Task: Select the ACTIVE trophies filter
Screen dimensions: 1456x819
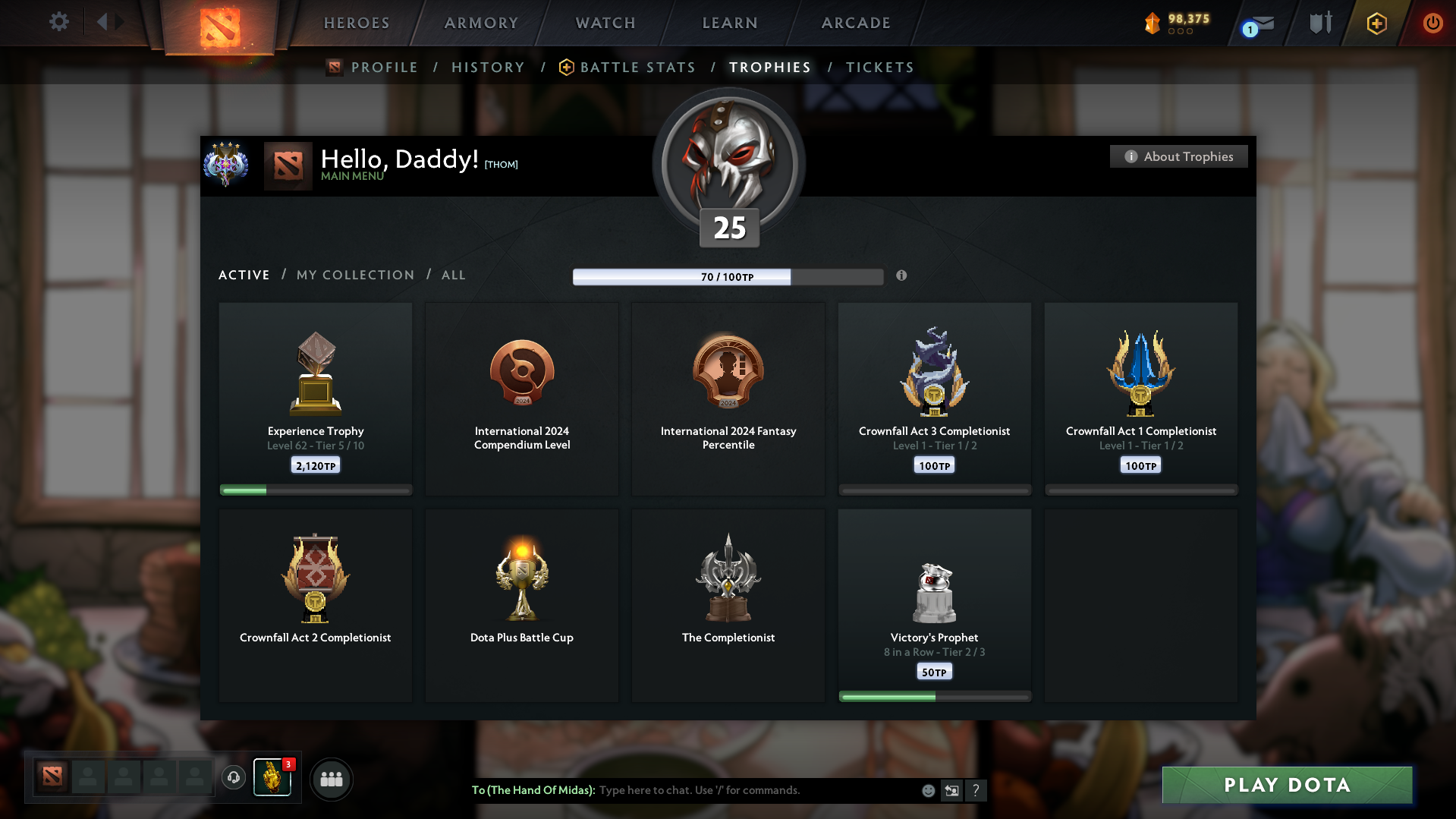Action: (x=244, y=275)
